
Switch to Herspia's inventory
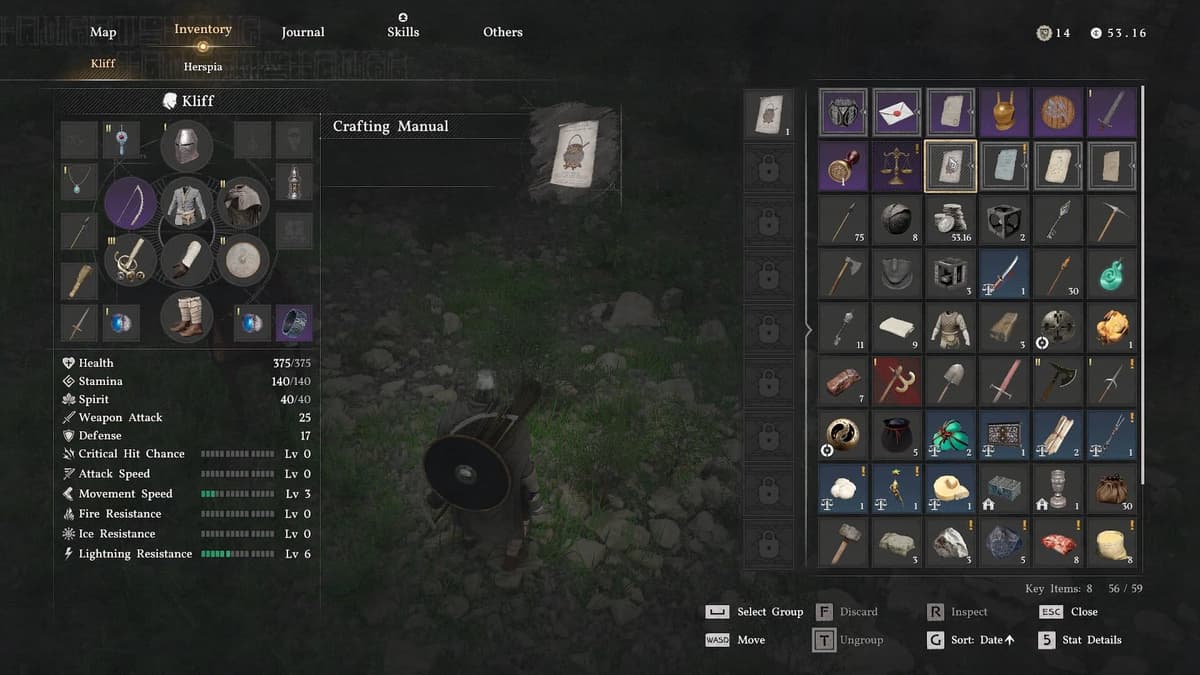click(203, 66)
